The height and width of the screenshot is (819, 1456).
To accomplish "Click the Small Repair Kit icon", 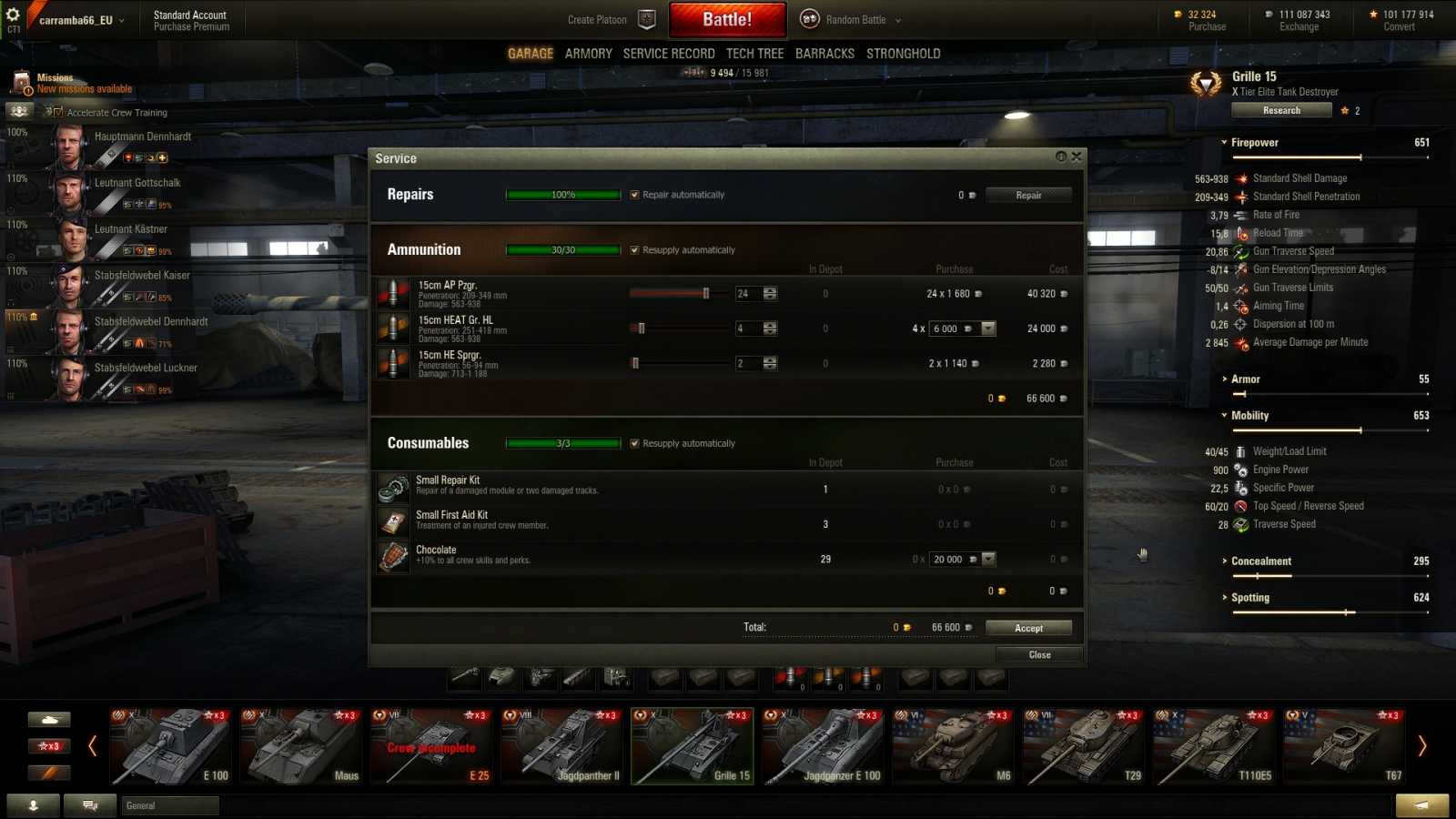I will coord(393,487).
